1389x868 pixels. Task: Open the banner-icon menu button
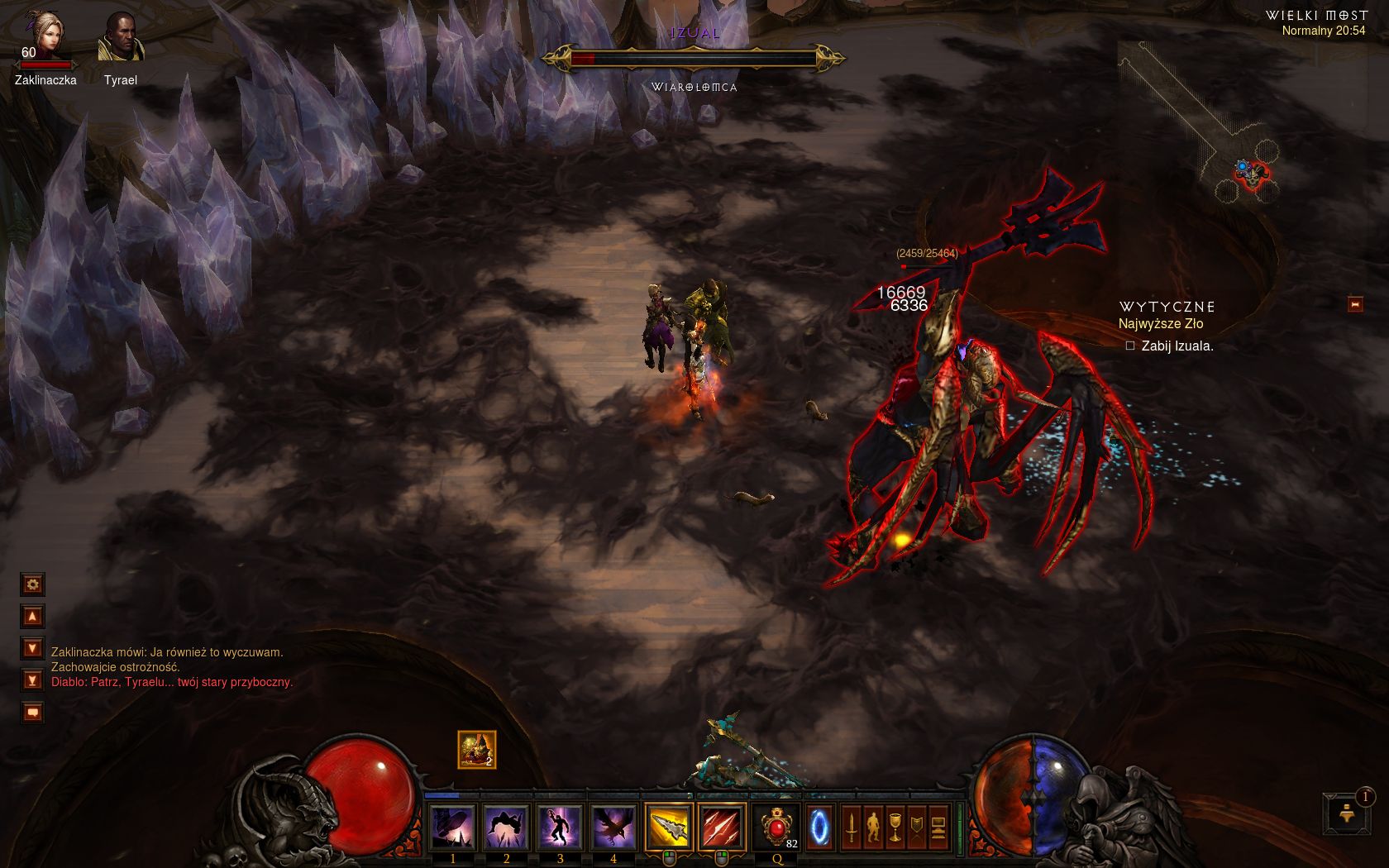click(x=916, y=827)
